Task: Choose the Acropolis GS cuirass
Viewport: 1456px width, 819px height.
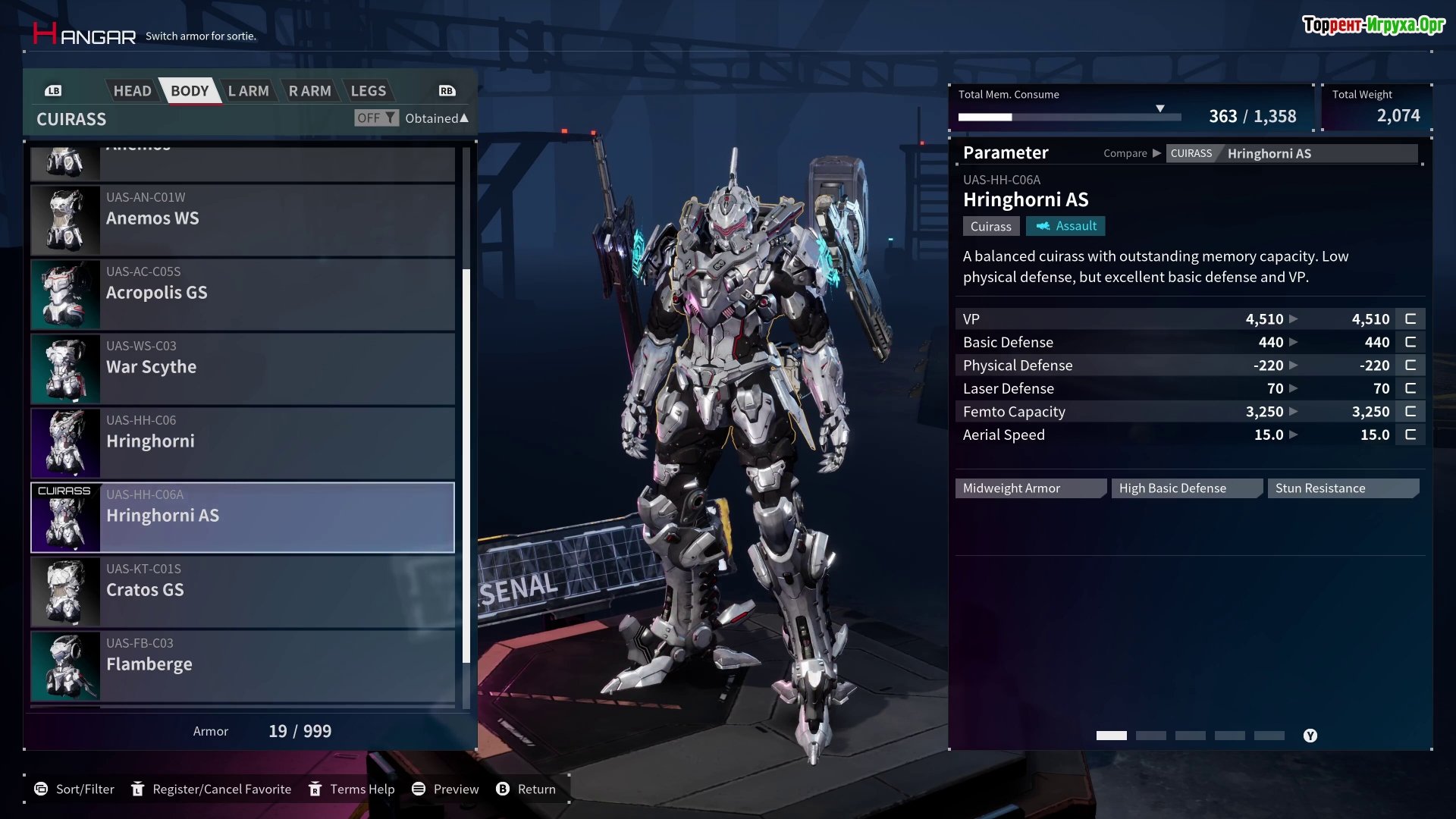Action: coord(243,293)
